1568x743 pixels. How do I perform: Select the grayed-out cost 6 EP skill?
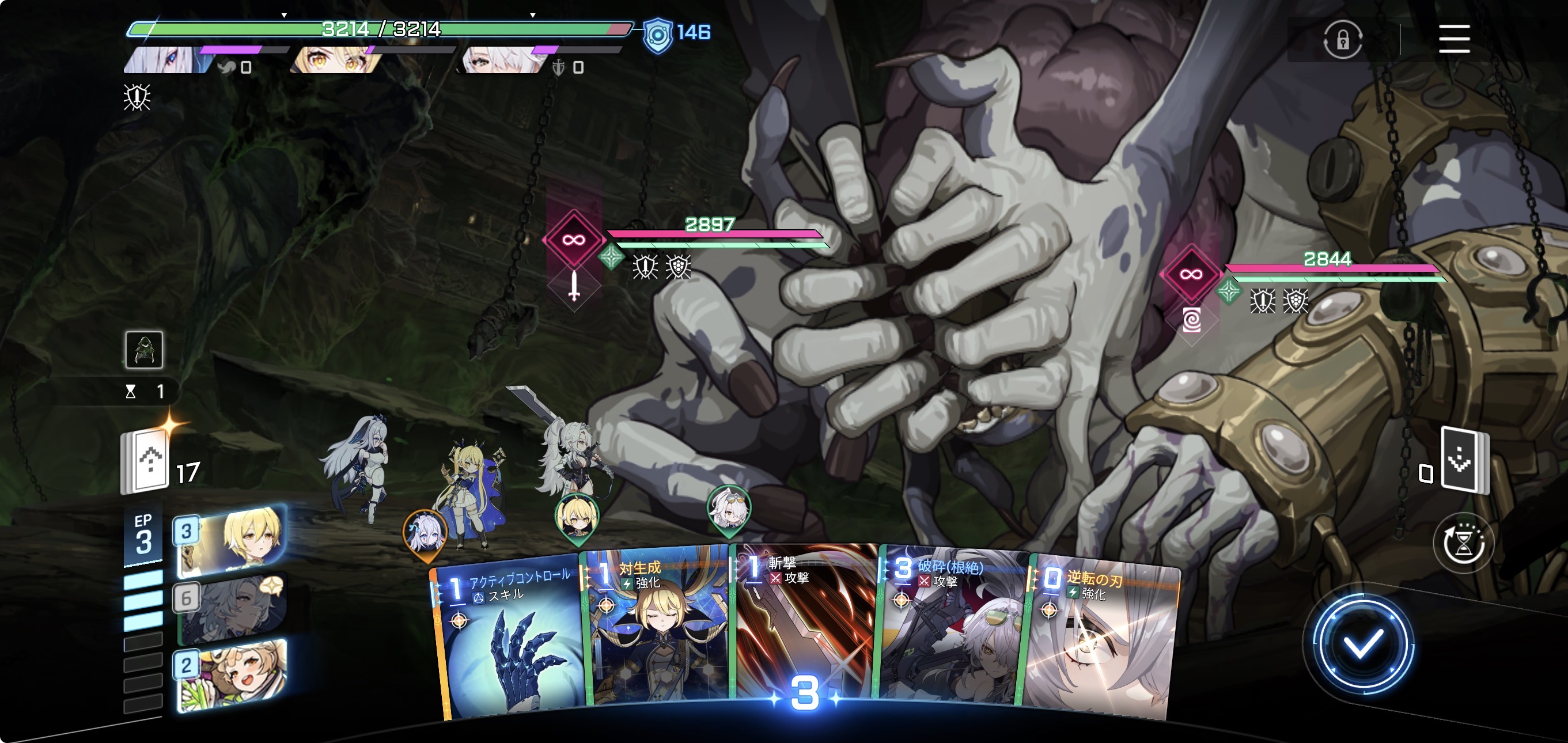coord(232,609)
